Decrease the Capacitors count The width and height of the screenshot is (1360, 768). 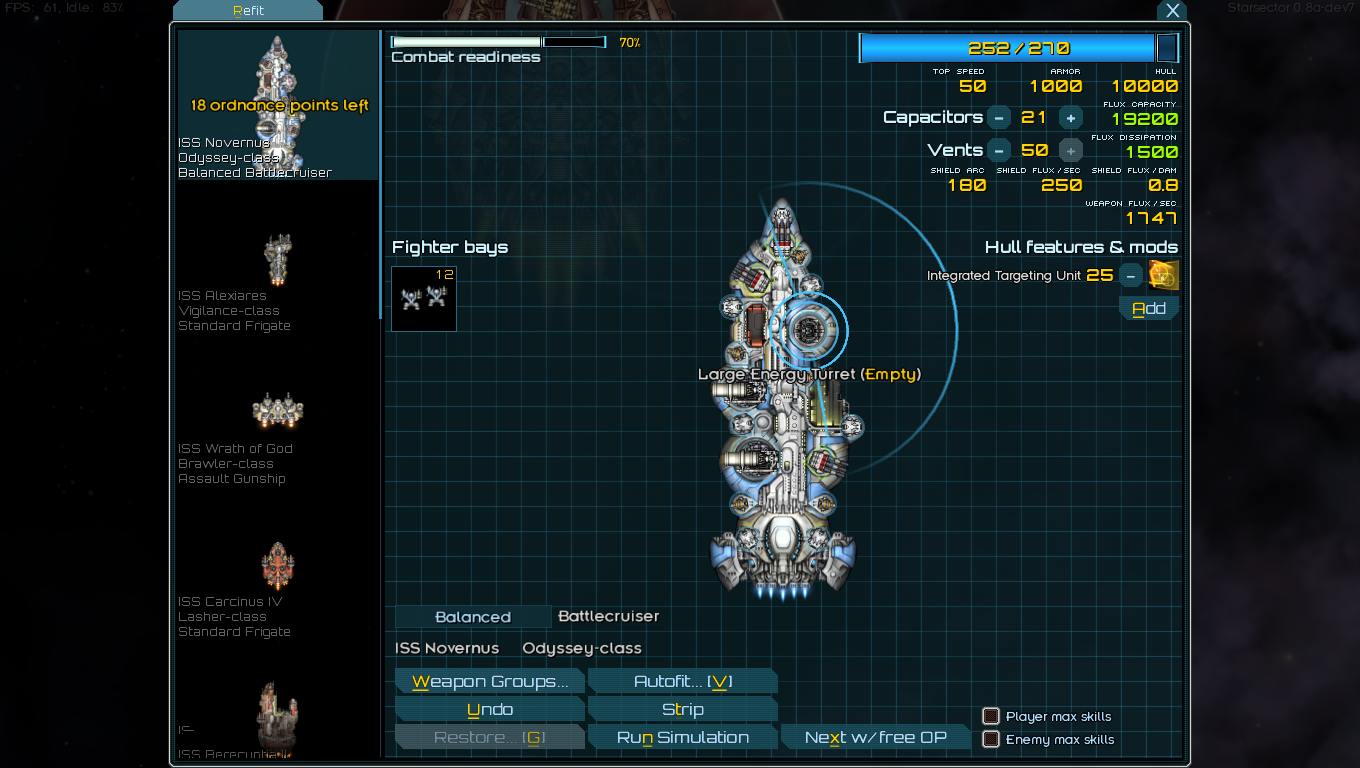coord(999,118)
